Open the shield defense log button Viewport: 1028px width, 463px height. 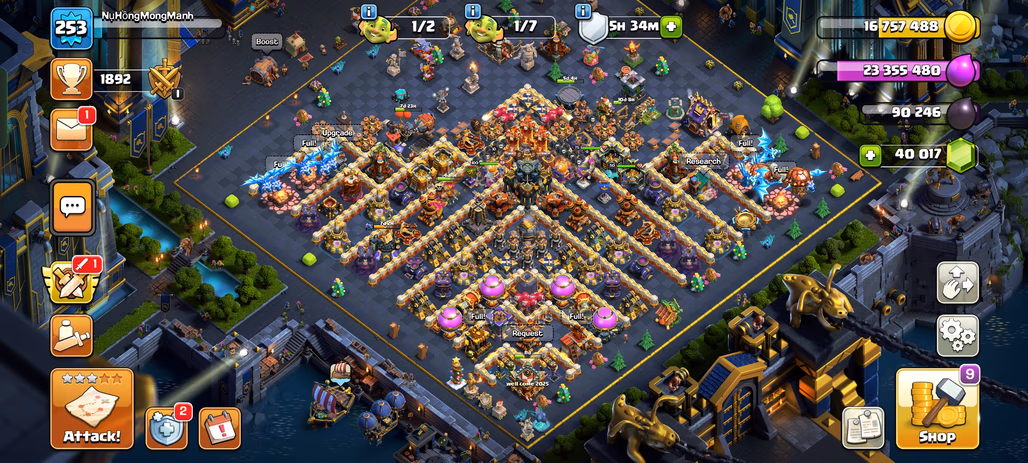[166, 428]
